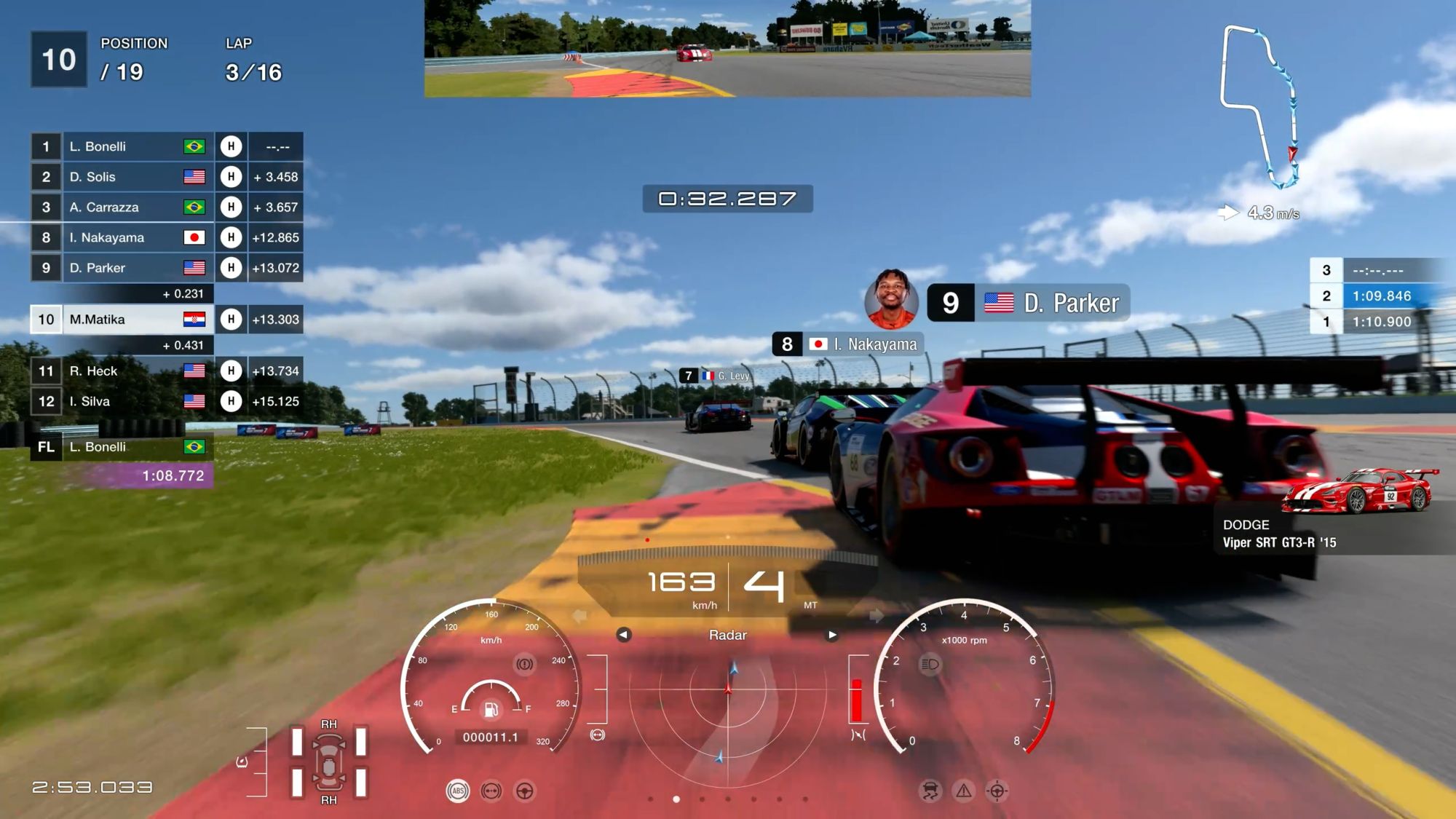Image resolution: width=1456 pixels, height=819 pixels.
Task: Advance Radar display to next page
Action: pyautogui.click(x=832, y=635)
